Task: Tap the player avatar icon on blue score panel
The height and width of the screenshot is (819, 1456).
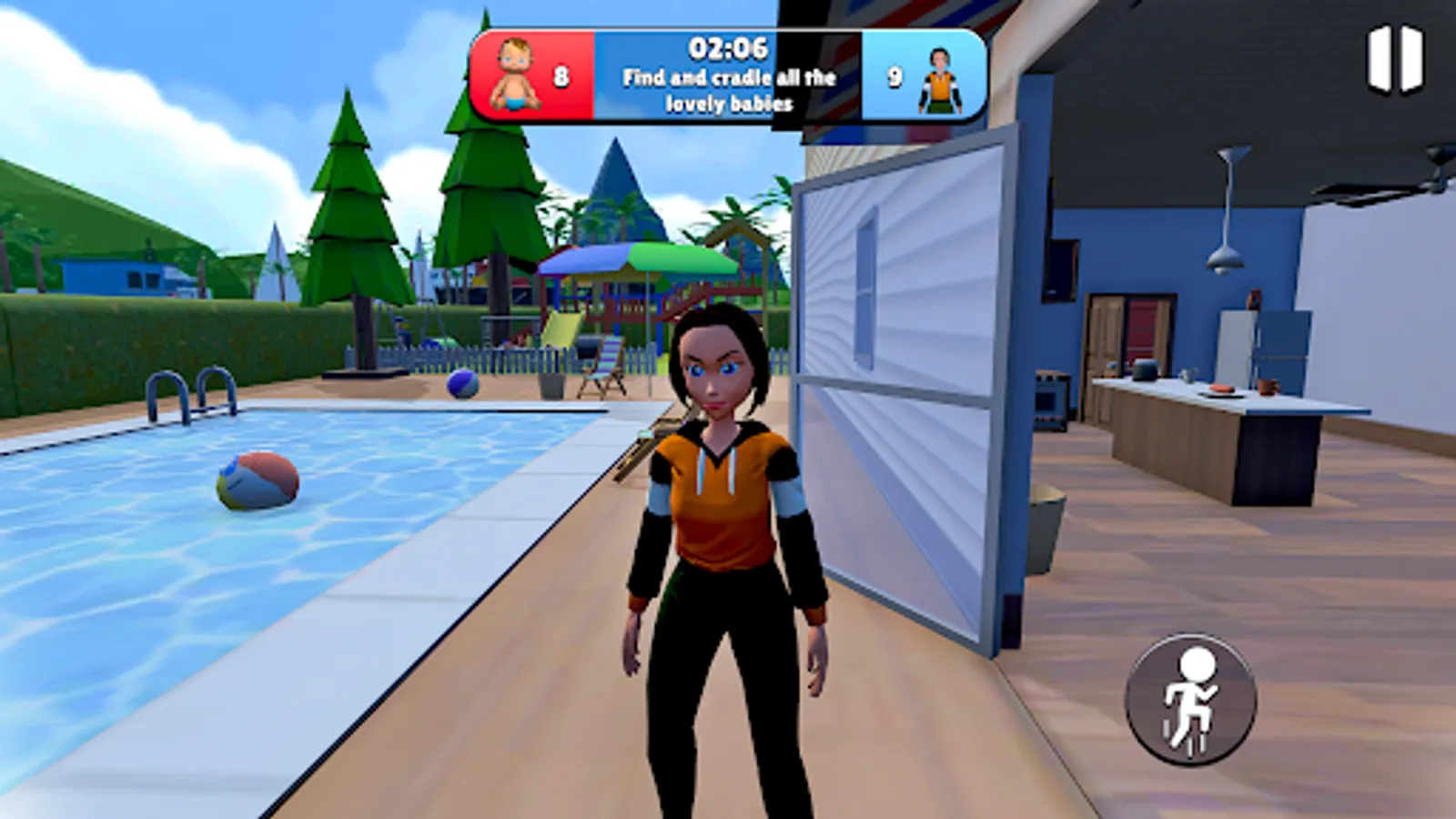Action: tap(942, 79)
